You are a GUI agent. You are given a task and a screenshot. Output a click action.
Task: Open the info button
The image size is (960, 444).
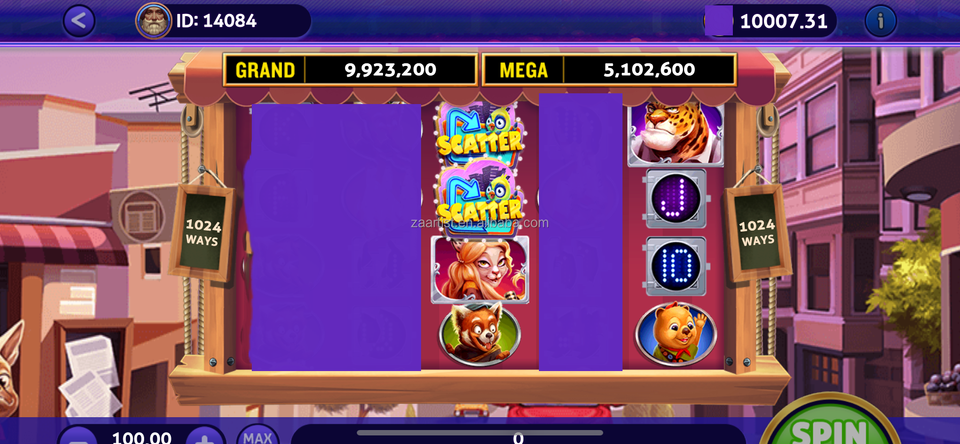[x=880, y=20]
